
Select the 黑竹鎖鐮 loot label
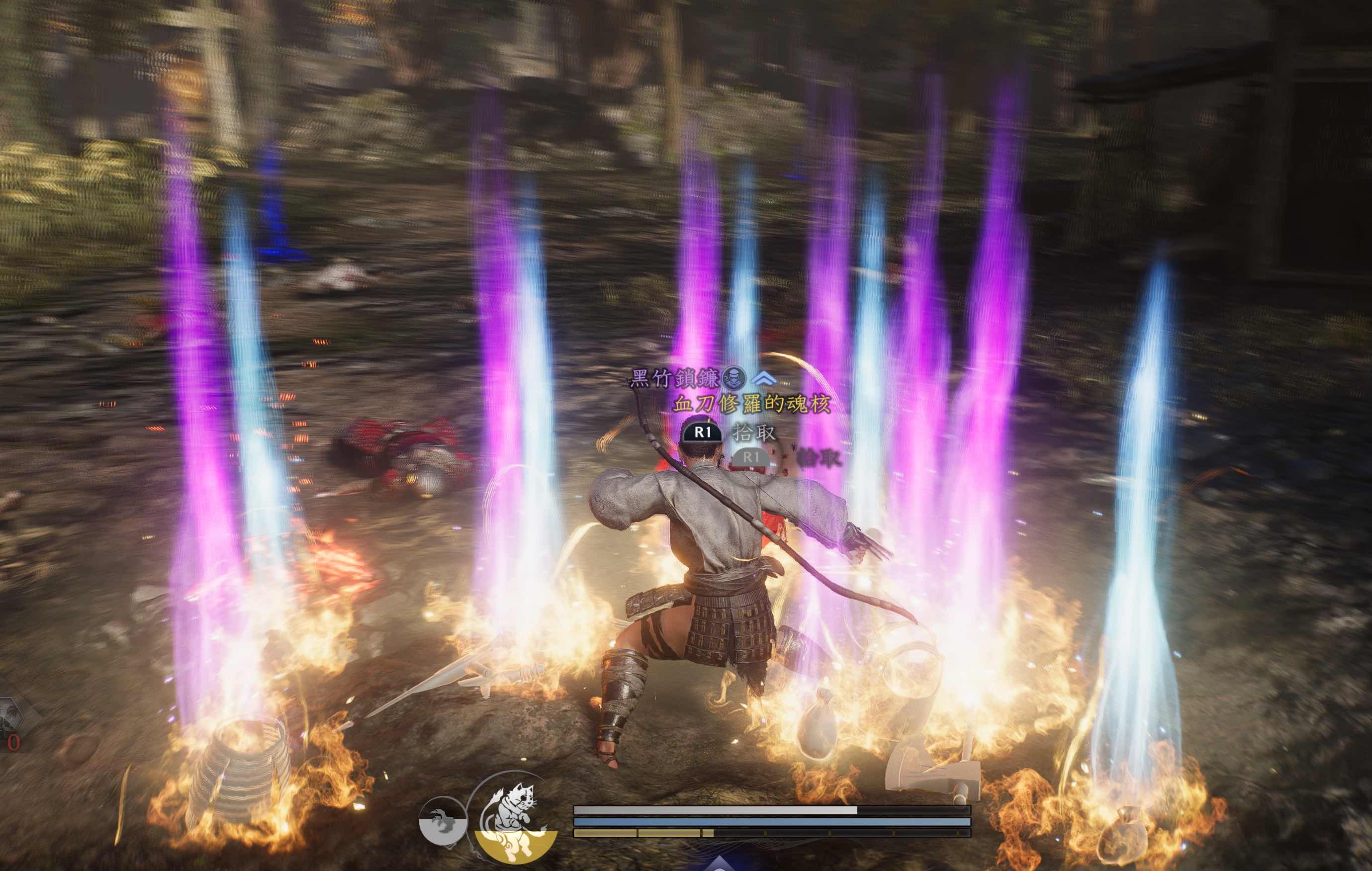675,378
